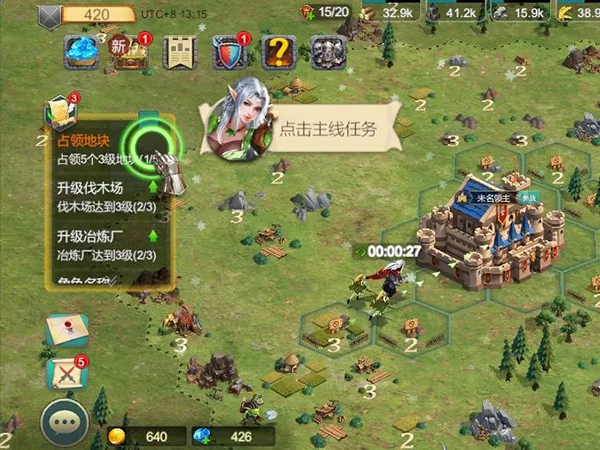Open the map with red pin icon

pos(67,331)
